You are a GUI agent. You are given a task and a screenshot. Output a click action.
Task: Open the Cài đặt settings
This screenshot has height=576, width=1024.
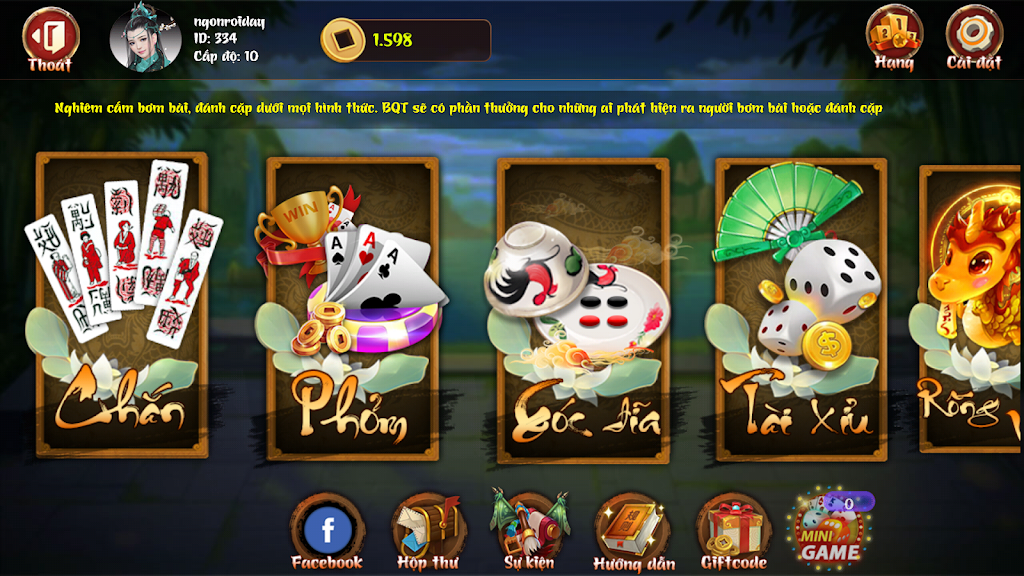[x=973, y=38]
